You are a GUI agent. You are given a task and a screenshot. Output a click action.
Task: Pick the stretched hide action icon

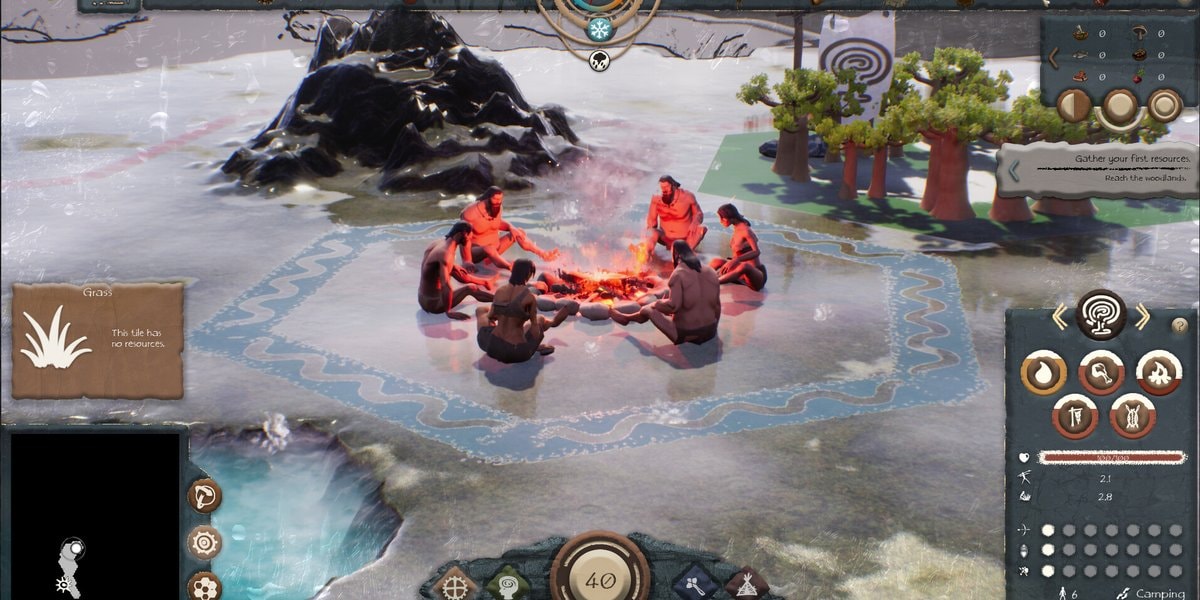click(1131, 415)
